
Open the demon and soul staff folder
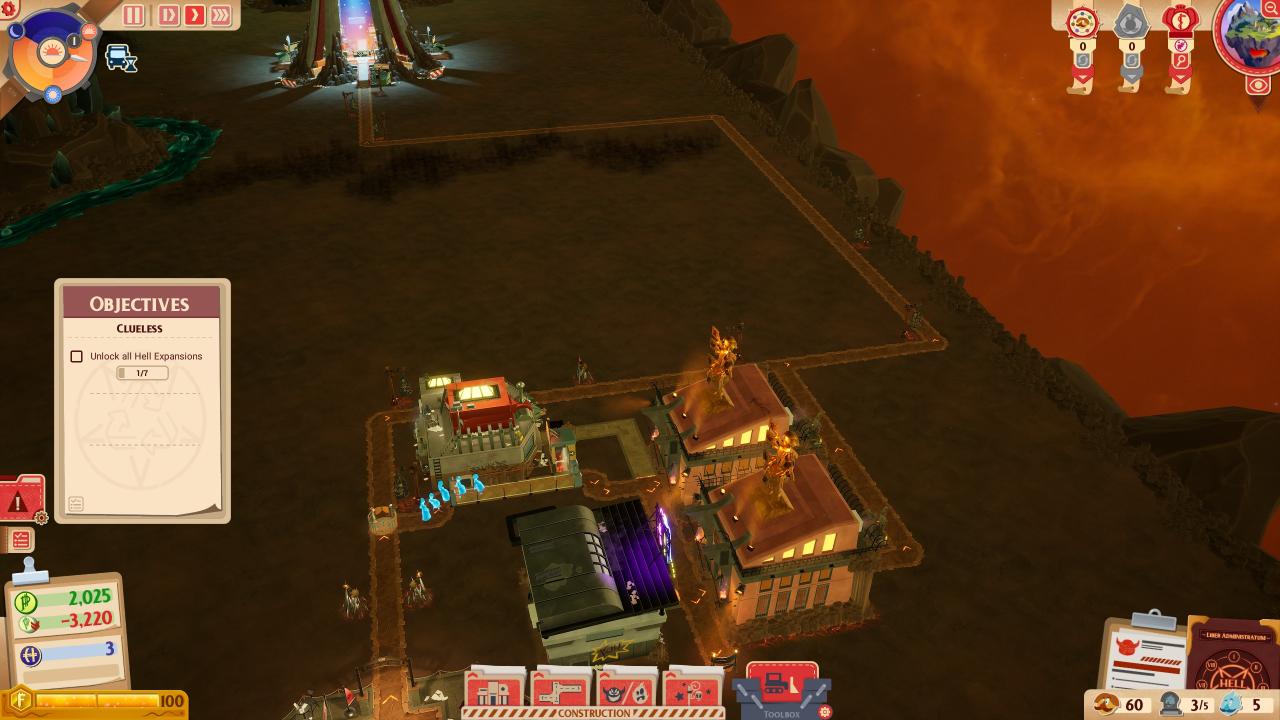coord(625,691)
